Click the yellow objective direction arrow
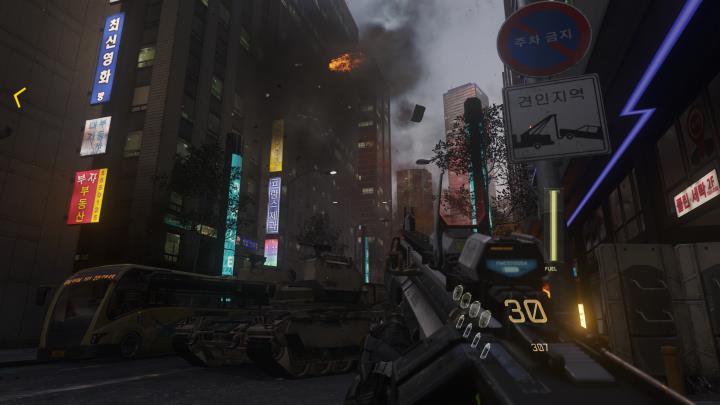This screenshot has height=405, width=720. (19, 97)
